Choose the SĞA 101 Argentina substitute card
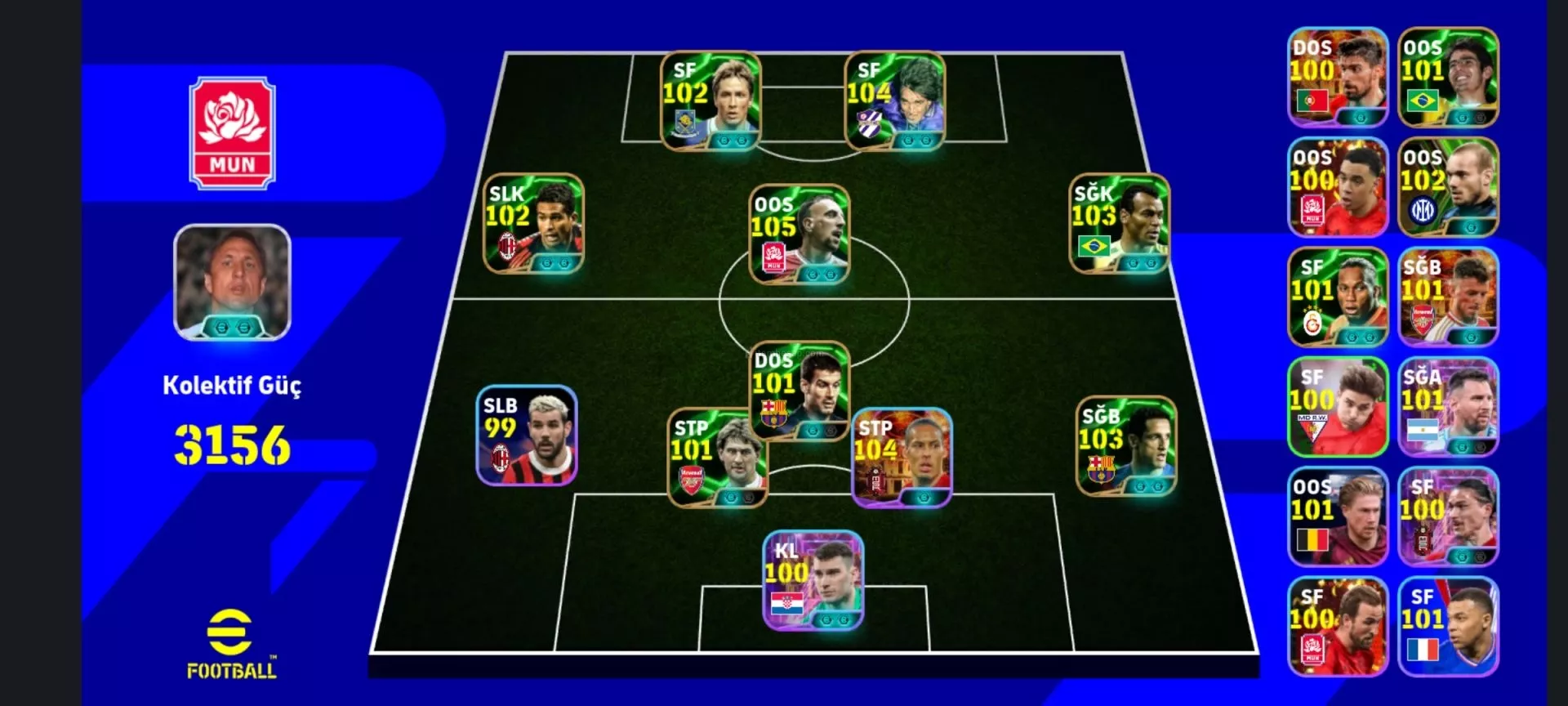Screen dimensions: 1568x706 pyautogui.click(x=1448, y=407)
